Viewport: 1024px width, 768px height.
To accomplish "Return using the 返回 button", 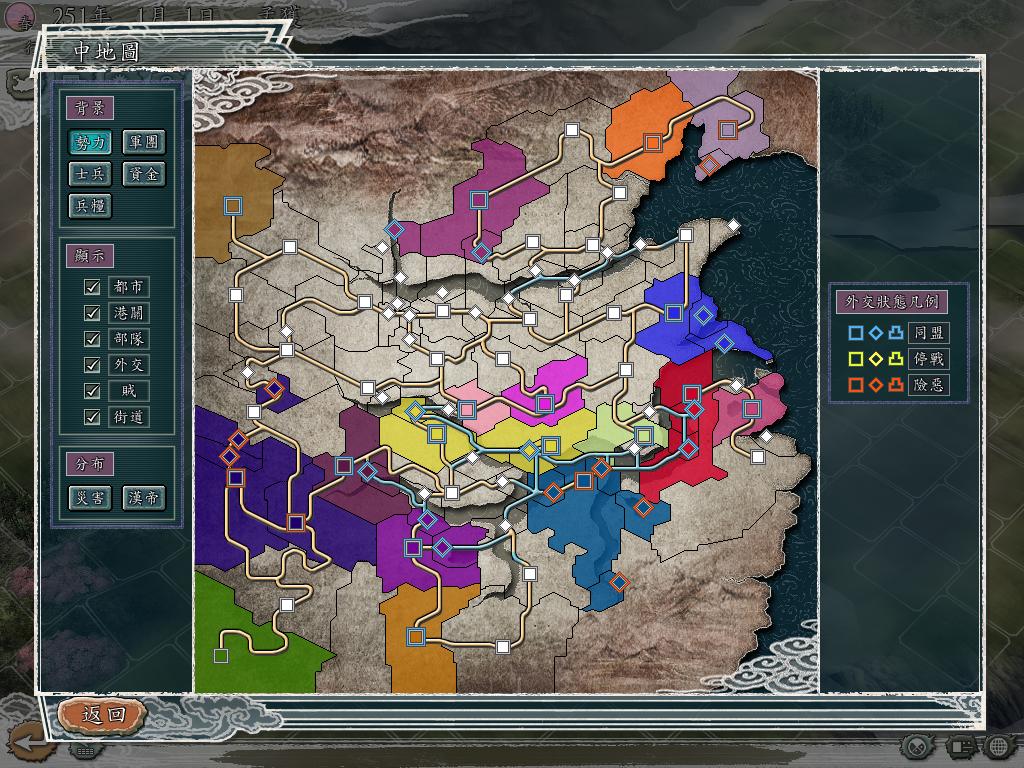I will pos(103,714).
